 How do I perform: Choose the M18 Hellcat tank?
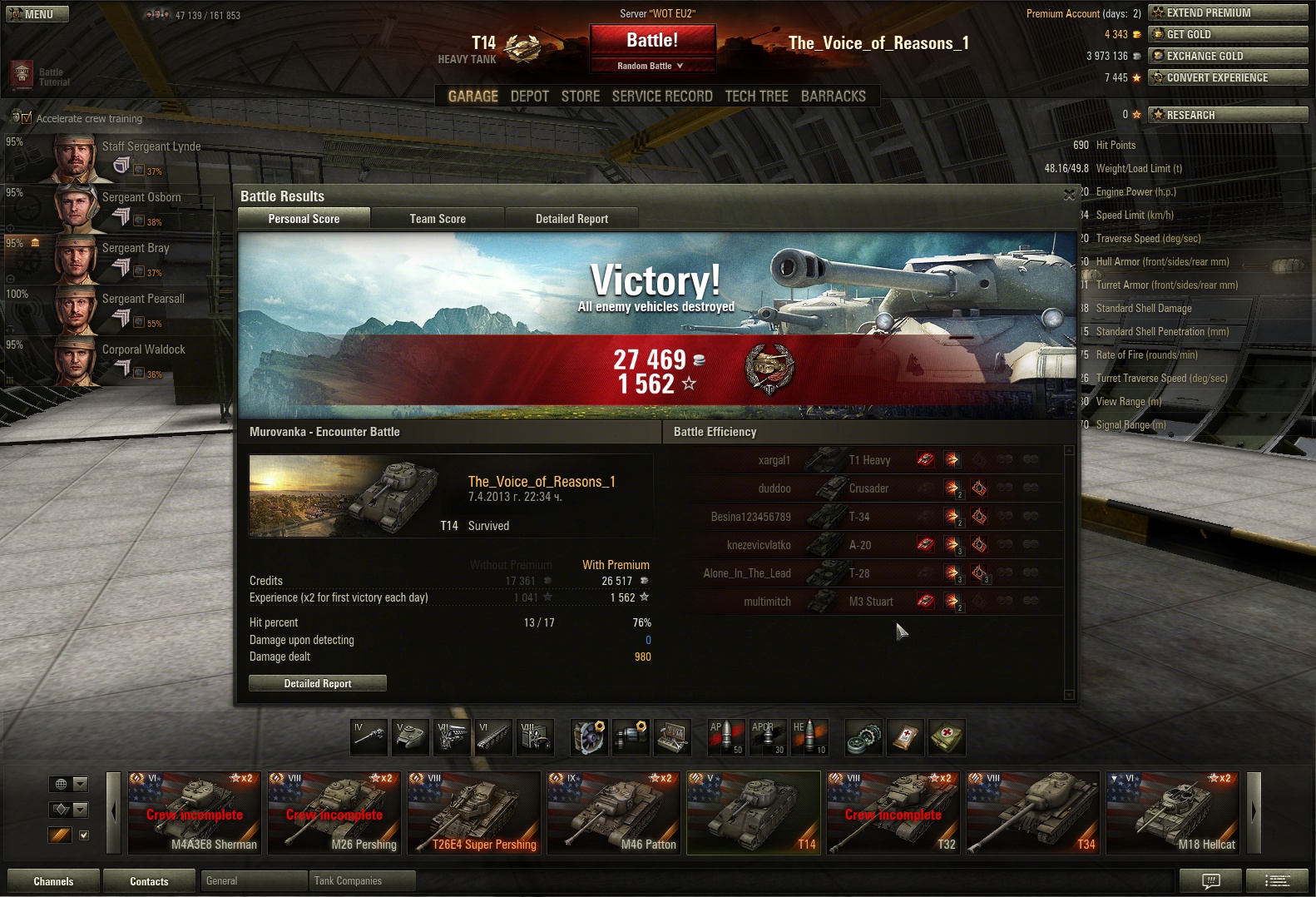click(x=1173, y=813)
